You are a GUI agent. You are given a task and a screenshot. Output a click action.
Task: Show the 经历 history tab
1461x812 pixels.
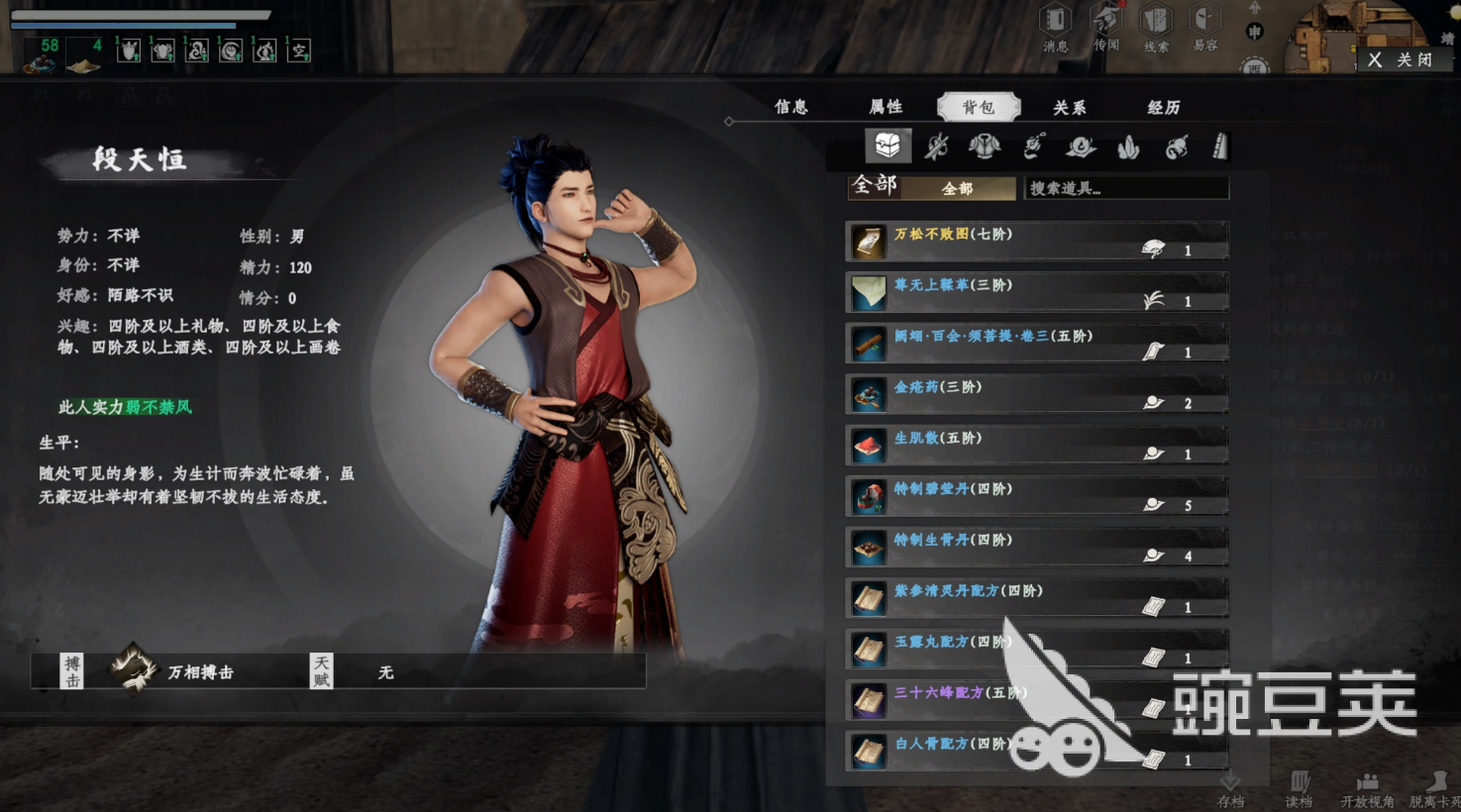1163,107
